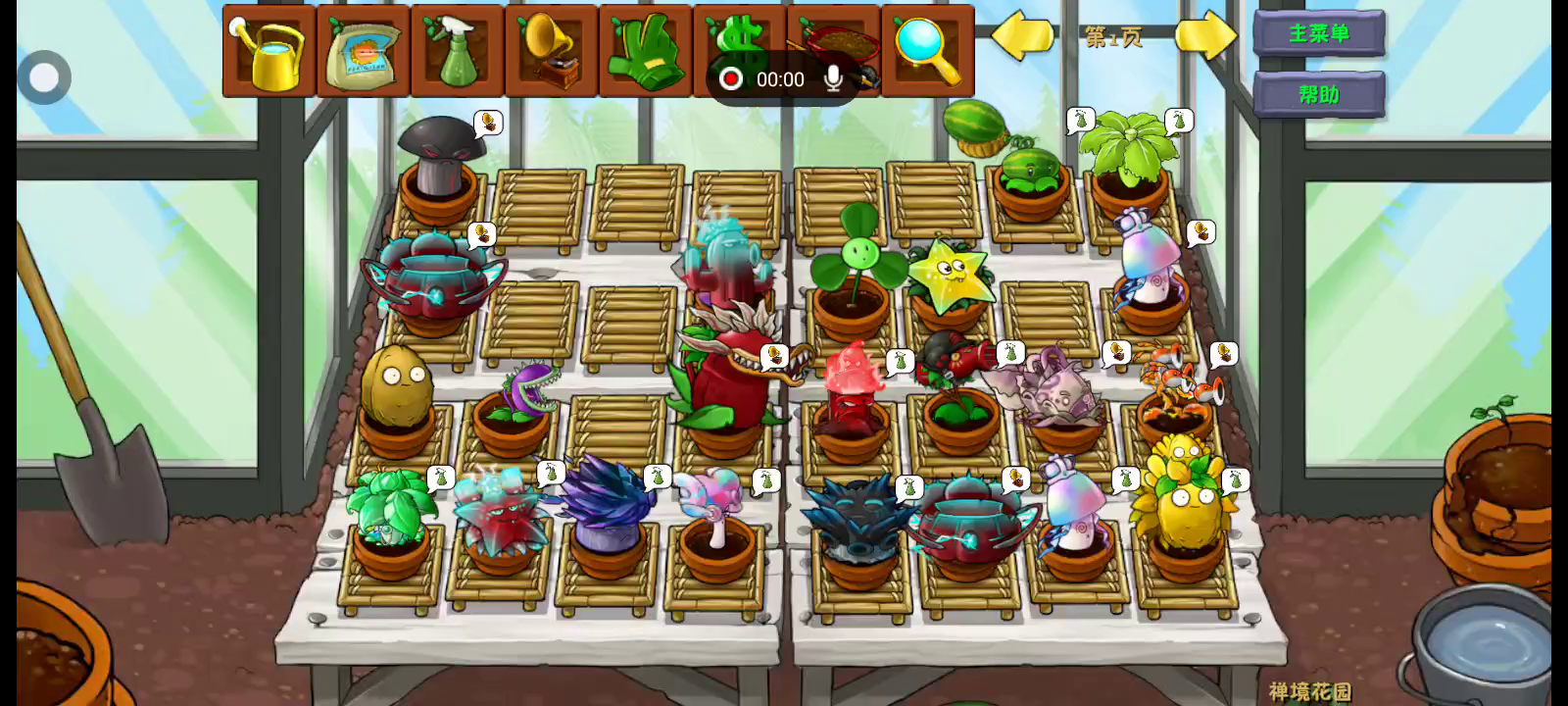Open the 帮助 help screen
This screenshot has width=1568, height=706.
1319,95
